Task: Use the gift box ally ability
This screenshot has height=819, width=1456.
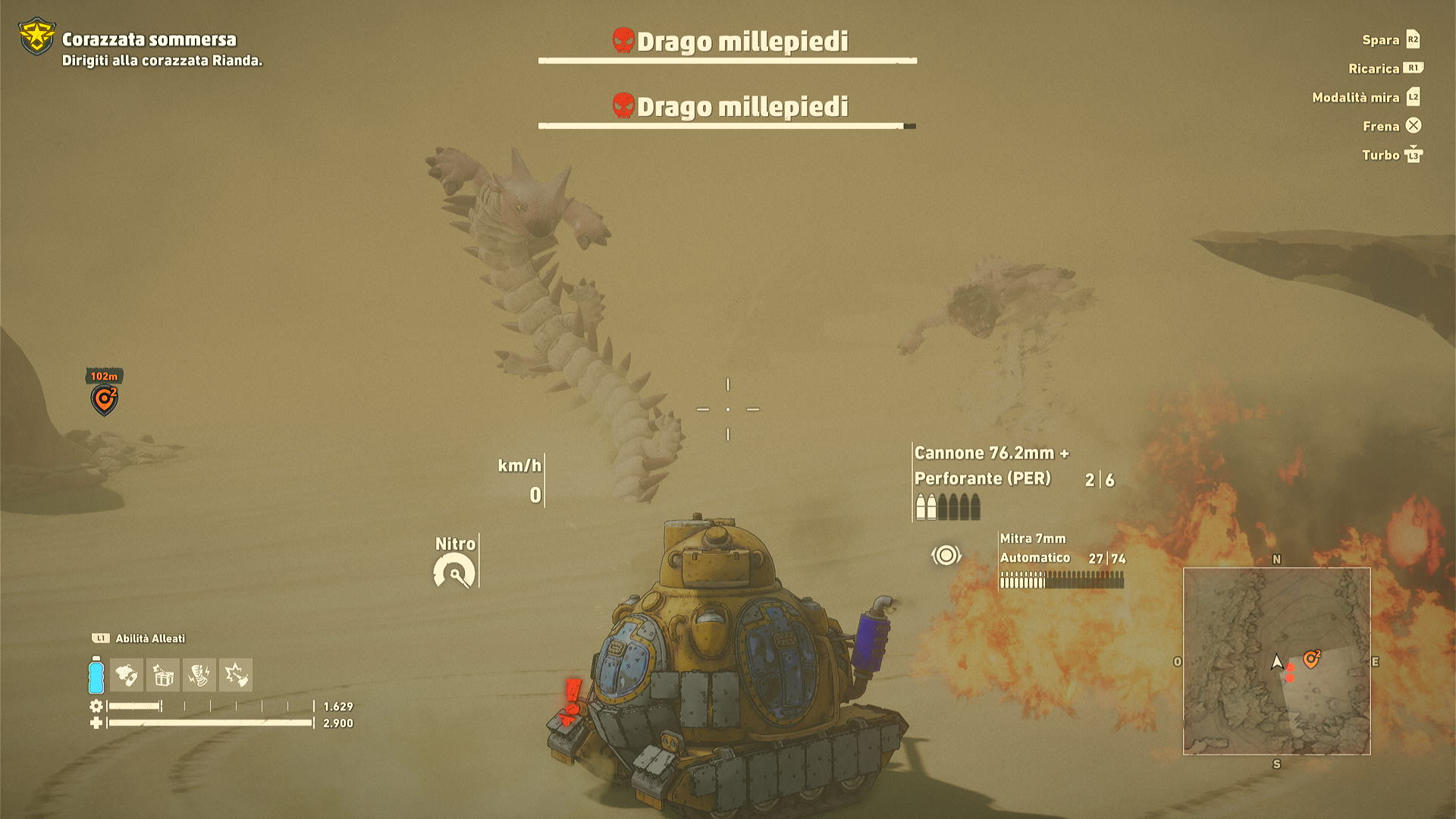Action: [x=163, y=675]
